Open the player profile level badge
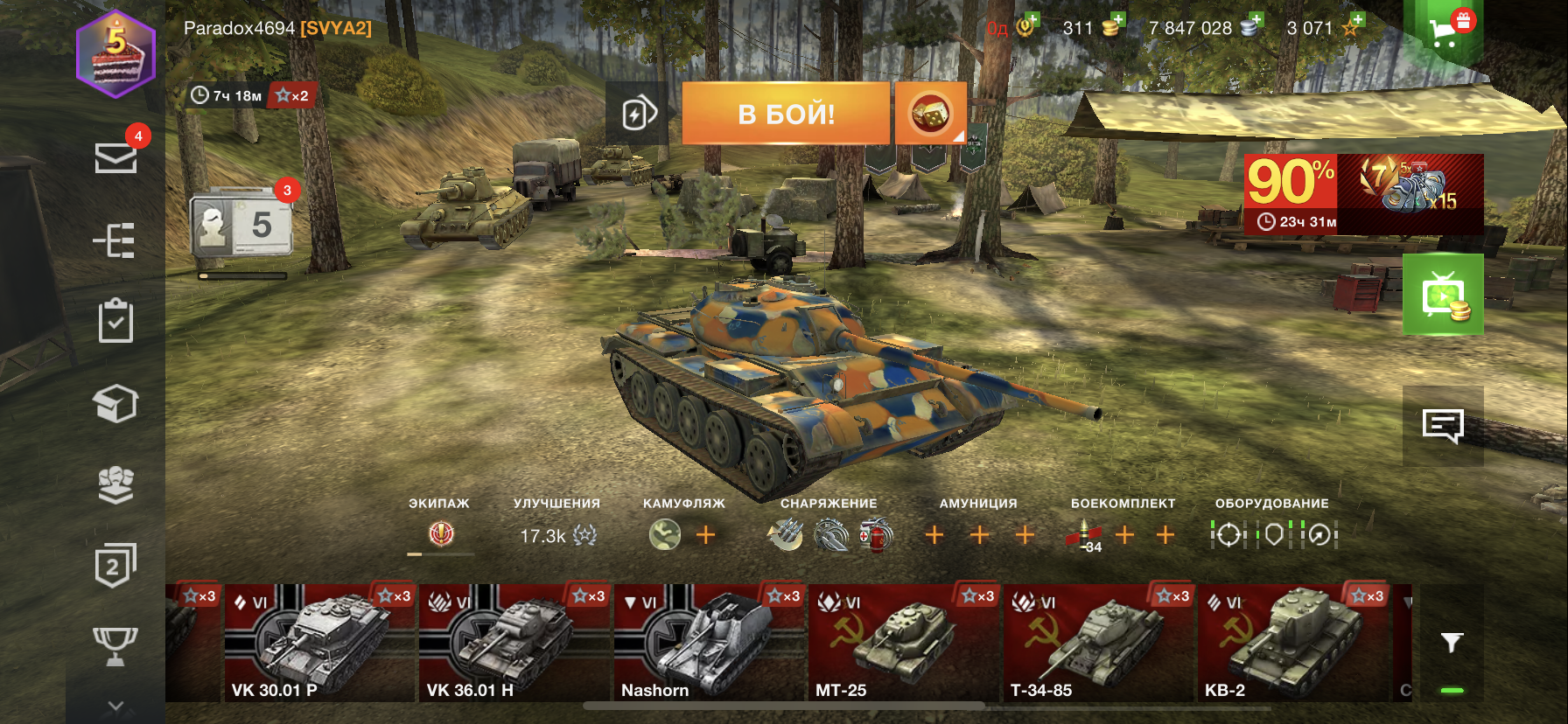 115,53
